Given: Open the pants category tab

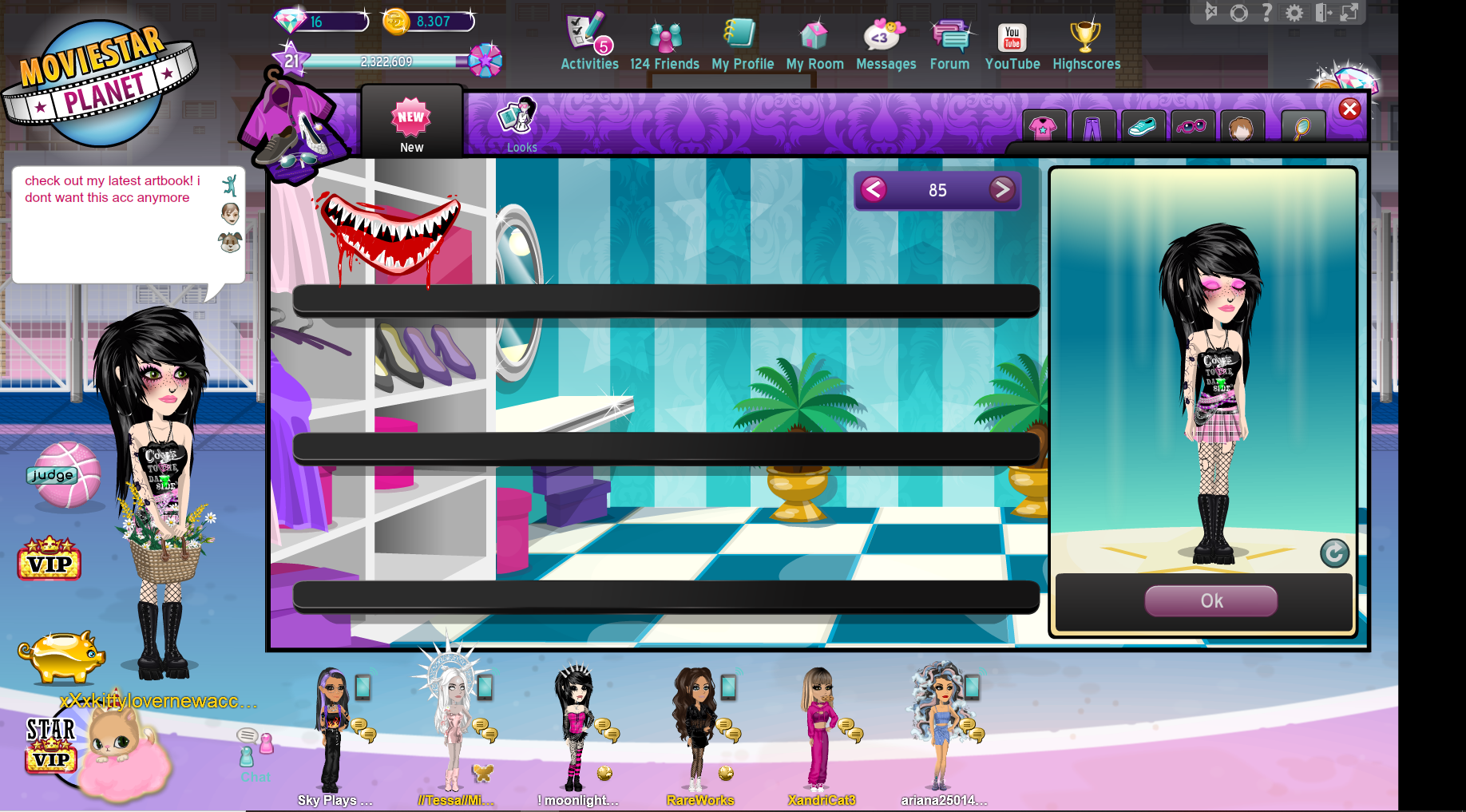Looking at the screenshot, I should pos(1093,126).
